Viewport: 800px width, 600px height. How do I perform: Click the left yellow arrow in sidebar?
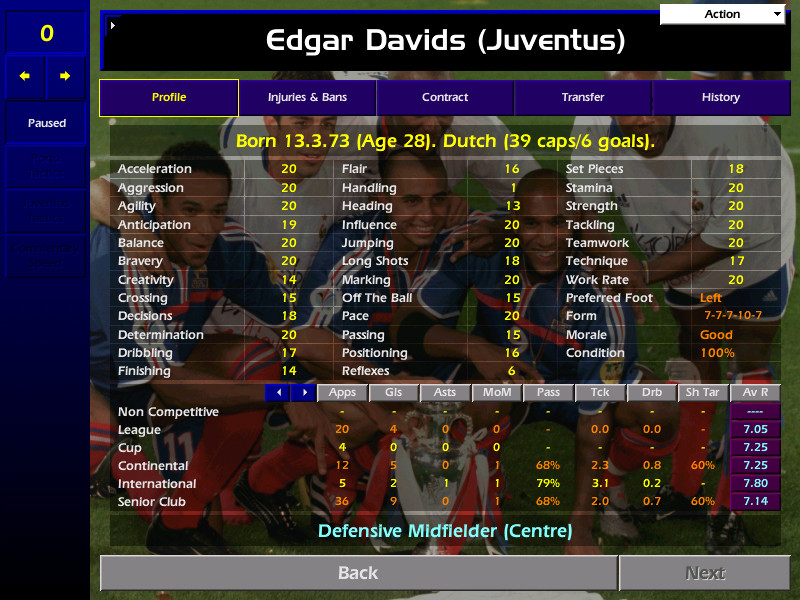[x=25, y=76]
